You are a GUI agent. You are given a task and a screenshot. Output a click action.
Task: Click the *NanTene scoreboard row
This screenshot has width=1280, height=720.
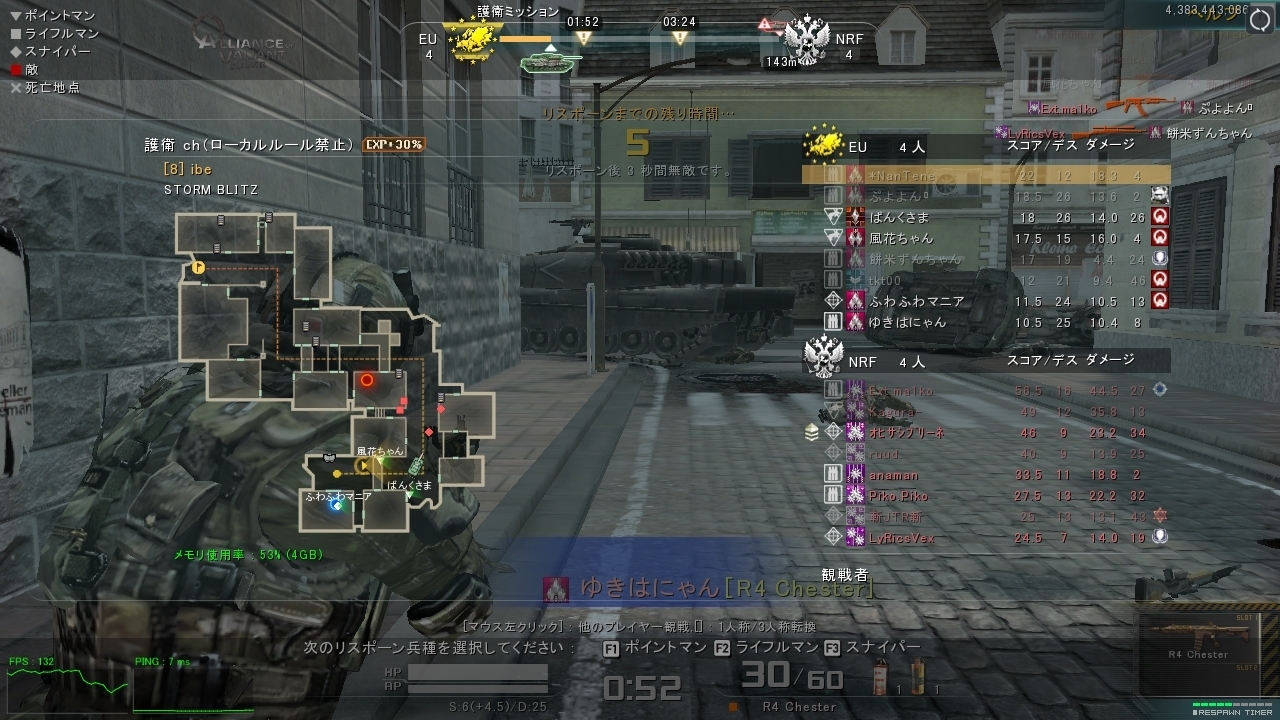[985, 174]
